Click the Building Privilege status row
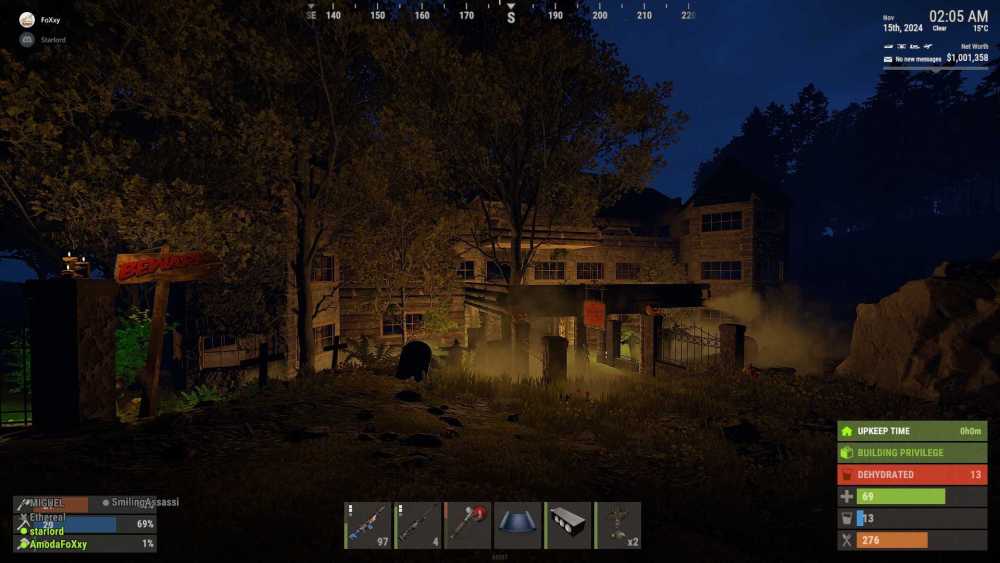The image size is (1000, 563). 912,452
